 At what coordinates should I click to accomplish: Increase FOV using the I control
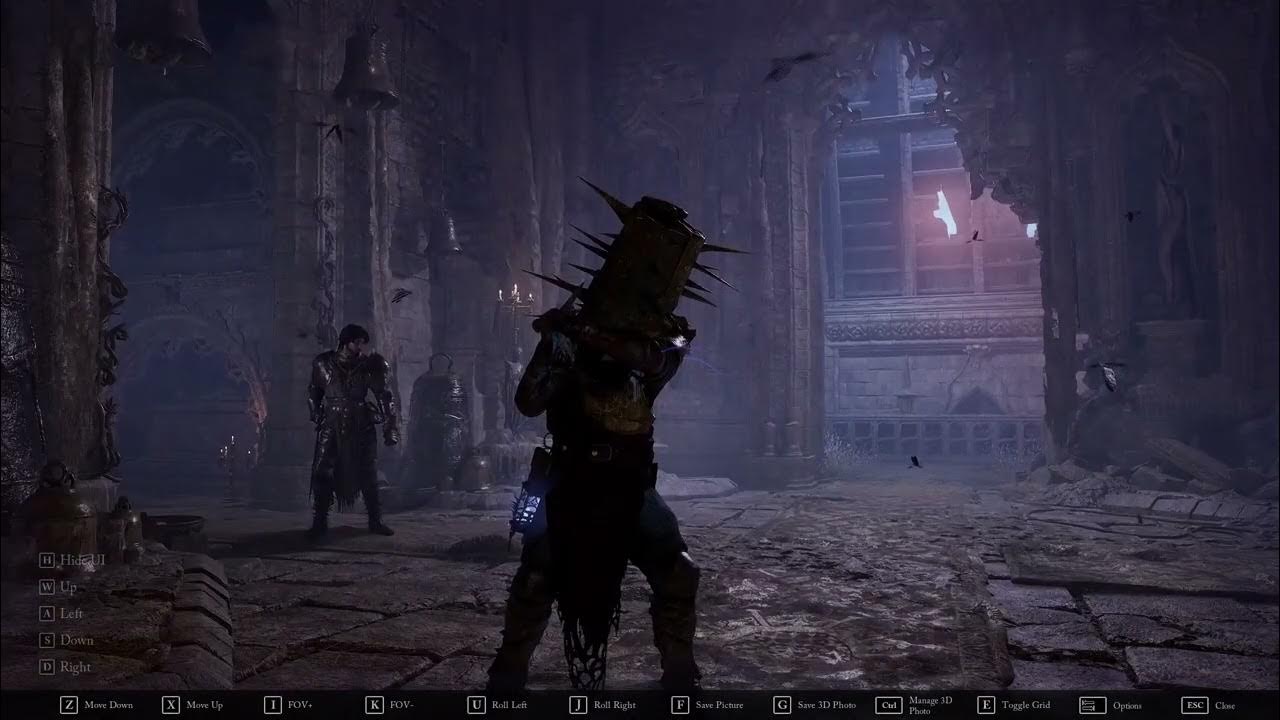tap(271, 704)
